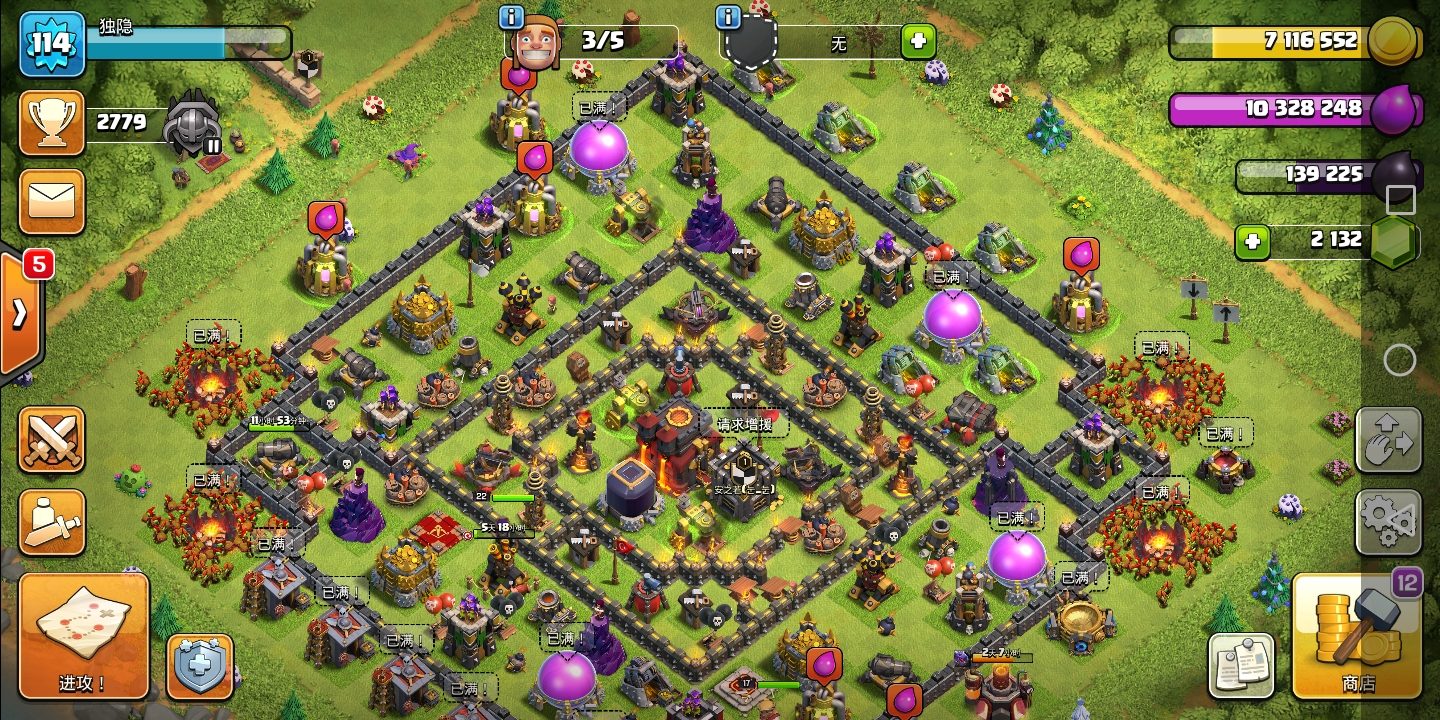
Task: Show builder info
Action: coord(512,17)
